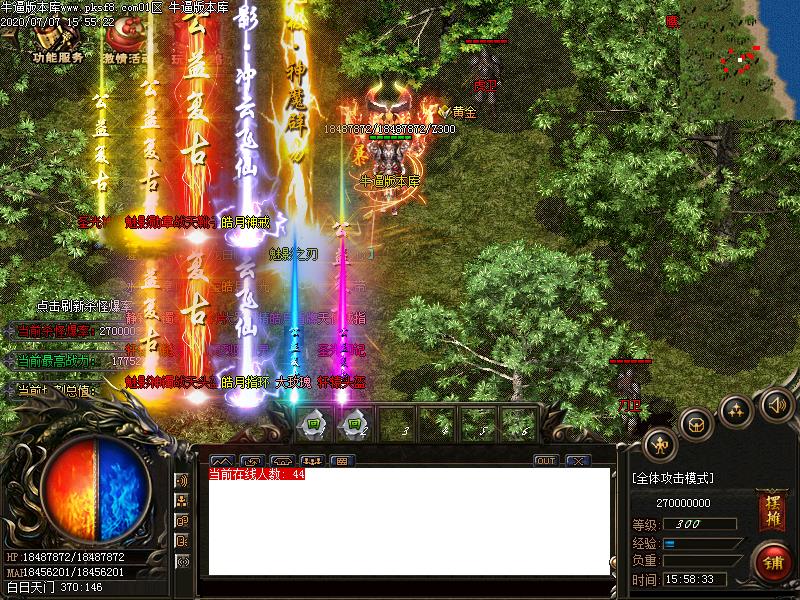This screenshot has height=600, width=800.
Task: Open the skills three-star round button
Action: (736, 408)
